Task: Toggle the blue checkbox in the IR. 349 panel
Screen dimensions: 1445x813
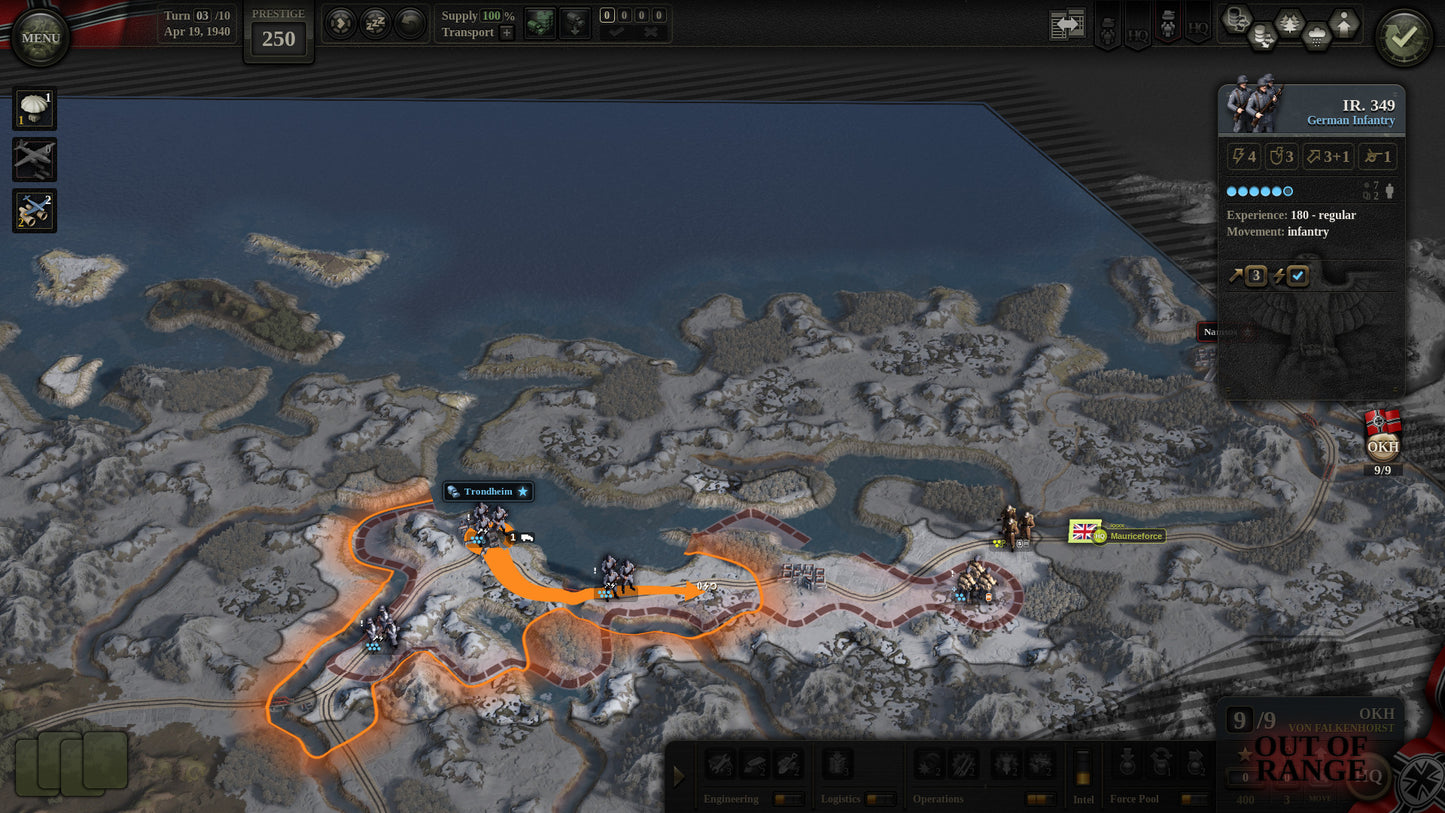Action: (1296, 276)
